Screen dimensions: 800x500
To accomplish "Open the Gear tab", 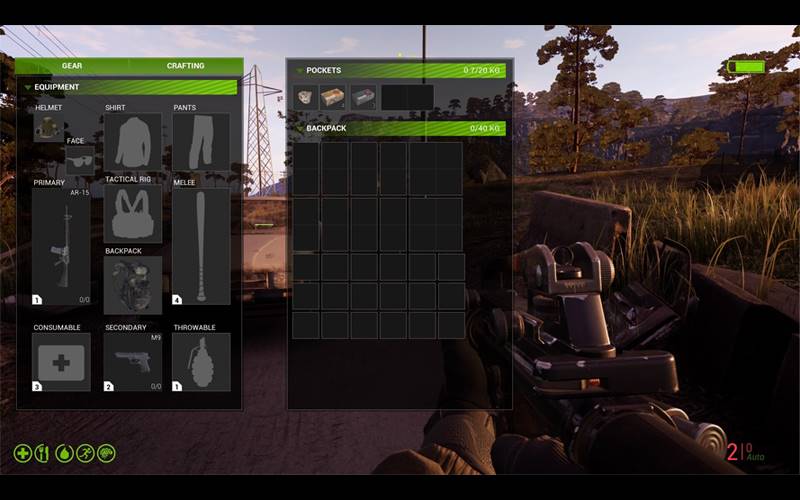I will pos(71,66).
